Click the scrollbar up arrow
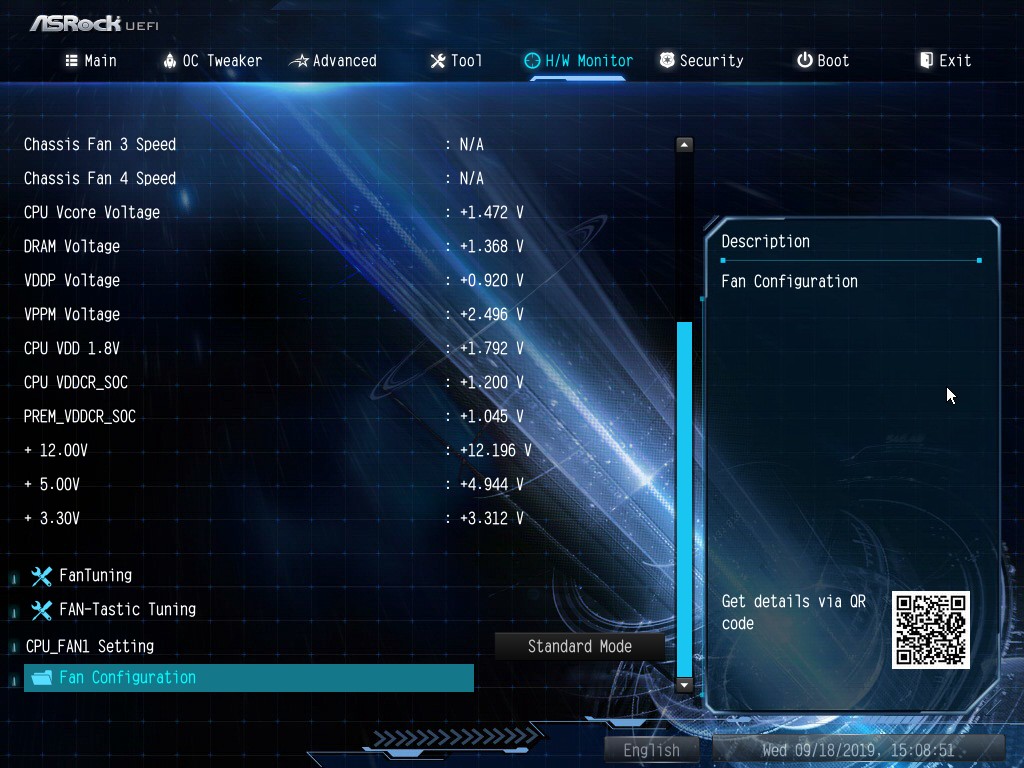This screenshot has width=1024, height=768. (x=684, y=145)
